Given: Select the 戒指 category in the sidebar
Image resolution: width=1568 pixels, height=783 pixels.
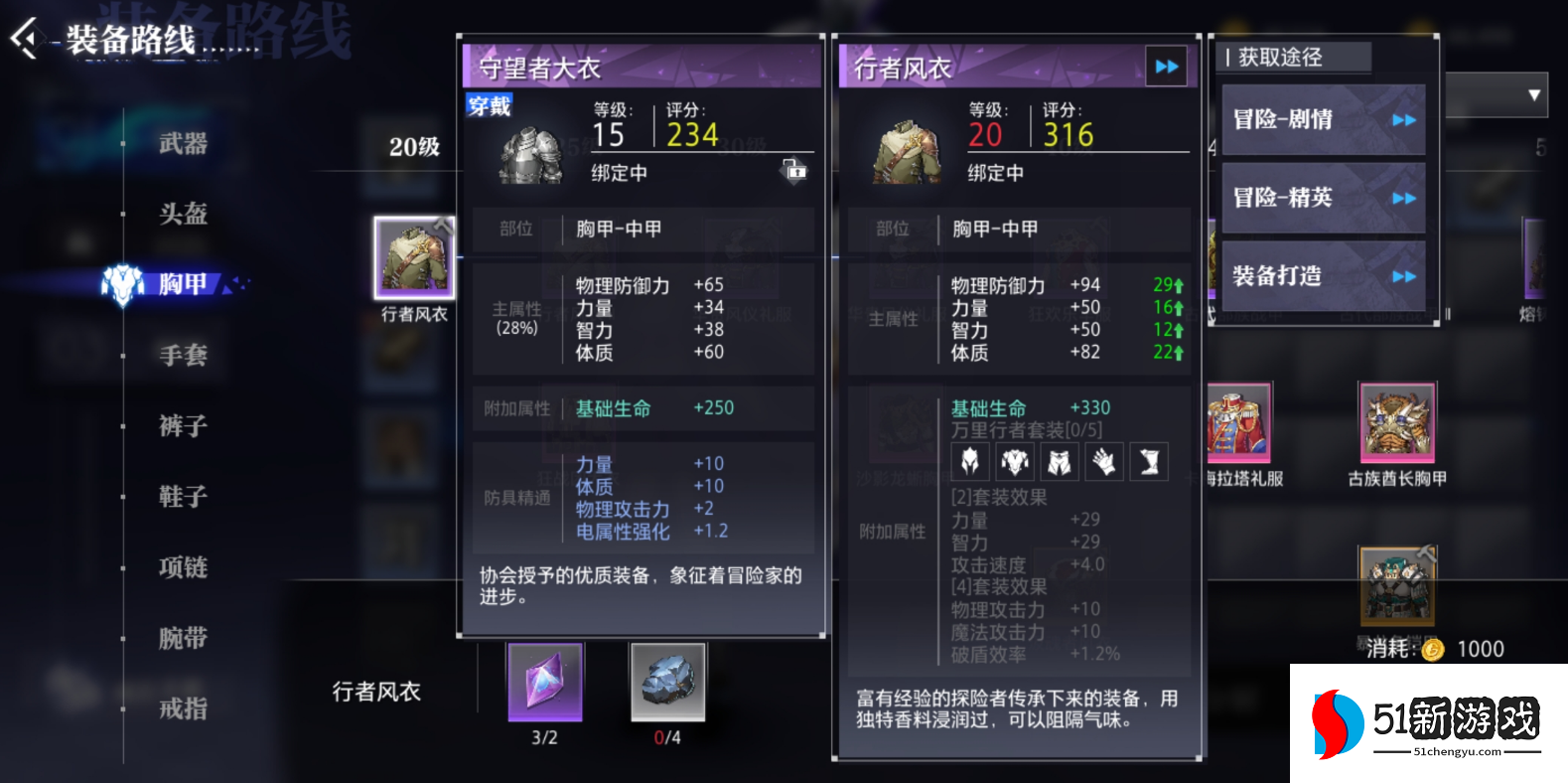Looking at the screenshot, I should [184, 707].
